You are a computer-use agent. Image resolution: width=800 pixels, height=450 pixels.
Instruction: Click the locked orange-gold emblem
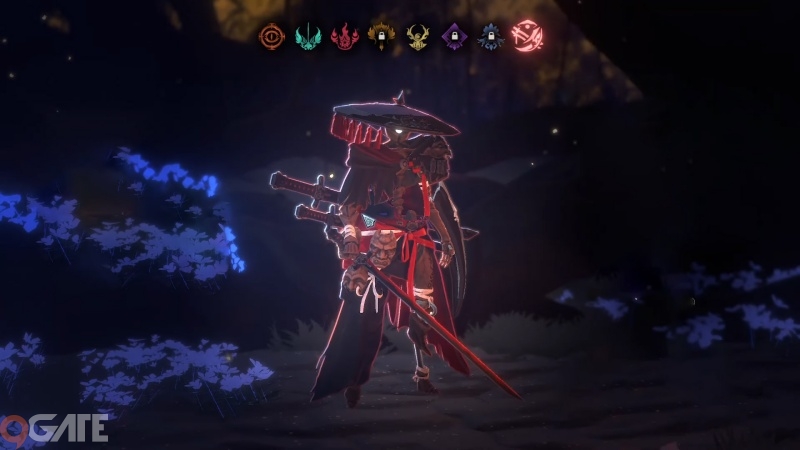pyautogui.click(x=380, y=37)
